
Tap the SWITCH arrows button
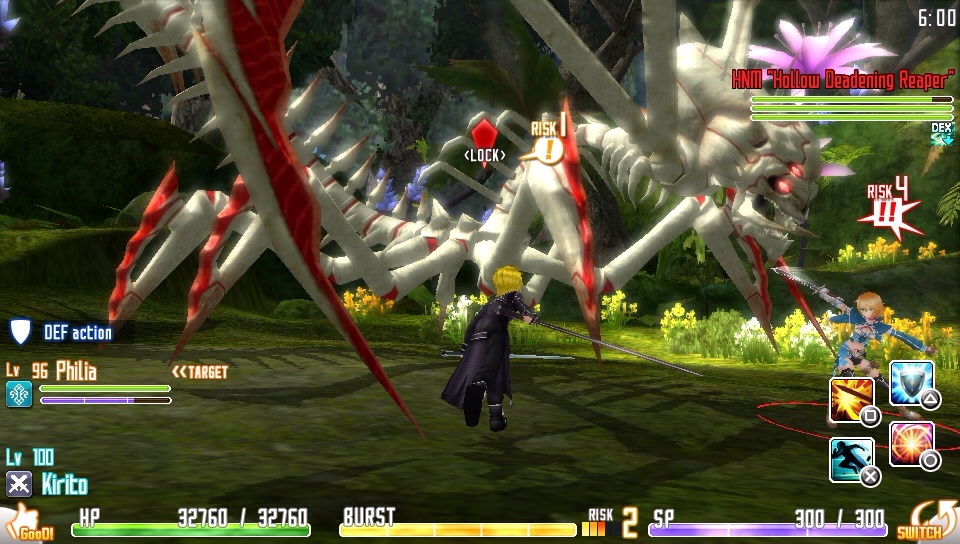(x=919, y=521)
